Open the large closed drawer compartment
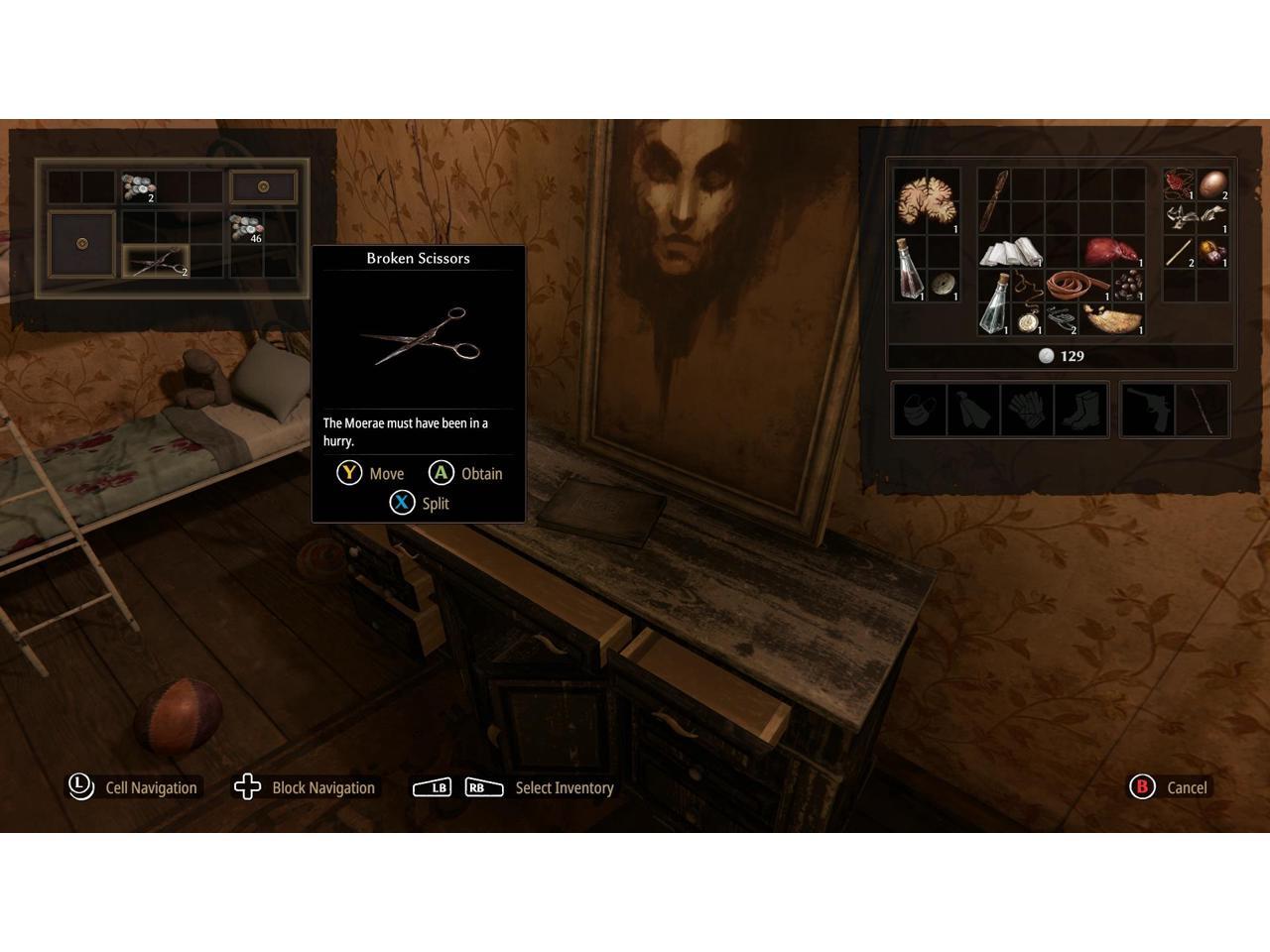This screenshot has width=1270, height=952. [82, 244]
